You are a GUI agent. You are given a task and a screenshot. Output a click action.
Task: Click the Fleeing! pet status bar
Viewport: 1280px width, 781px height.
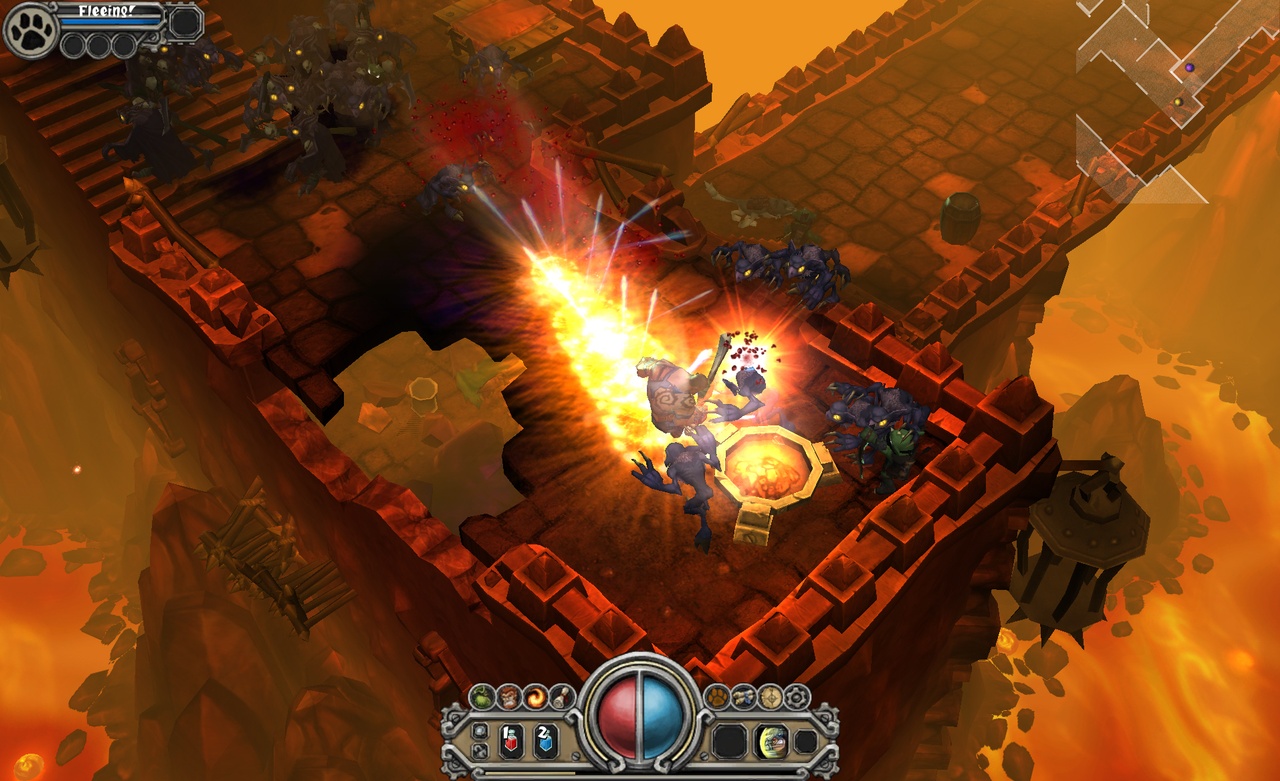(105, 17)
